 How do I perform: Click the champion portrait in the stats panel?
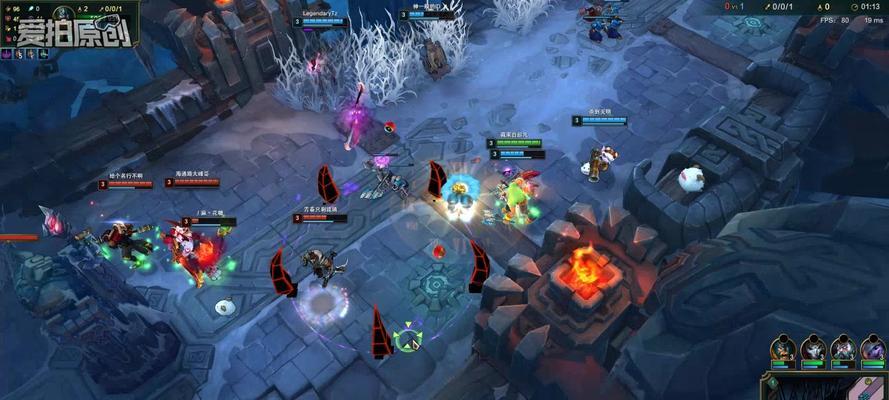(x=63, y=13)
